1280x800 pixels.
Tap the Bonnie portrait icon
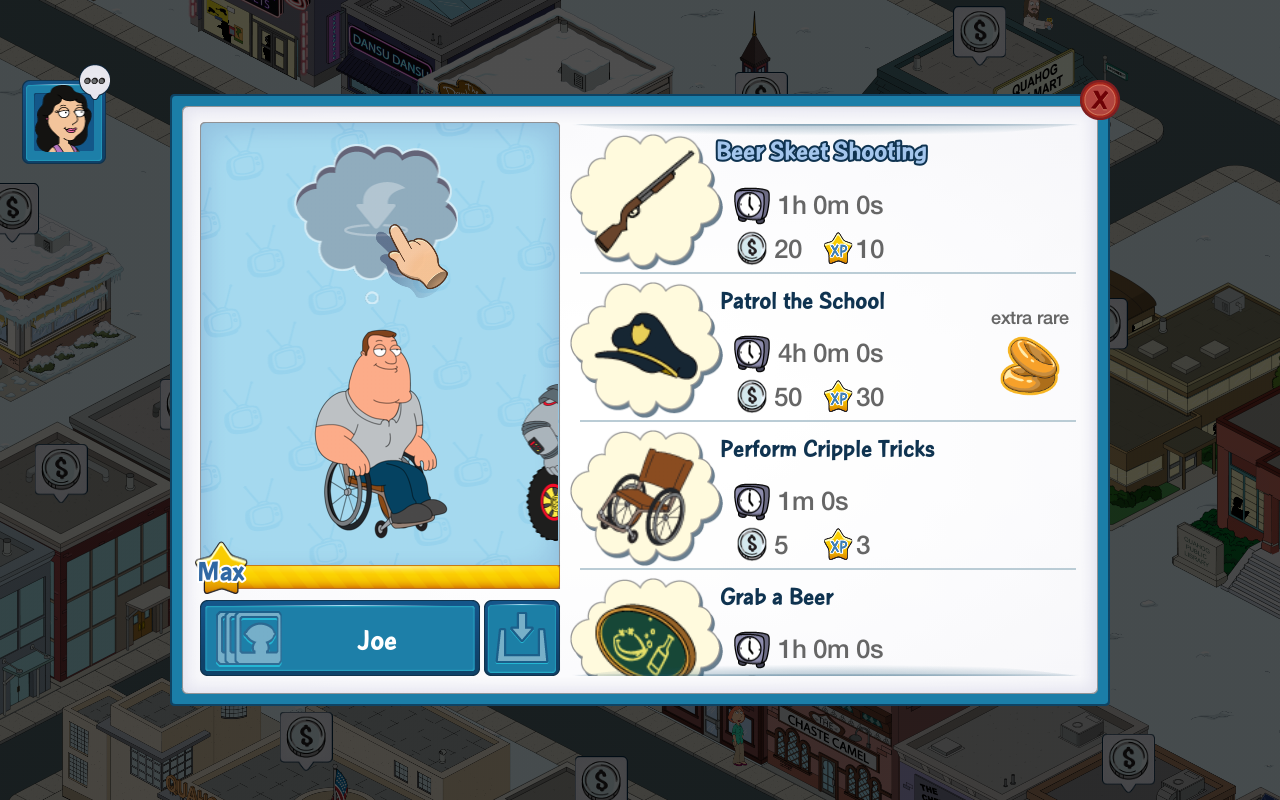tap(63, 122)
